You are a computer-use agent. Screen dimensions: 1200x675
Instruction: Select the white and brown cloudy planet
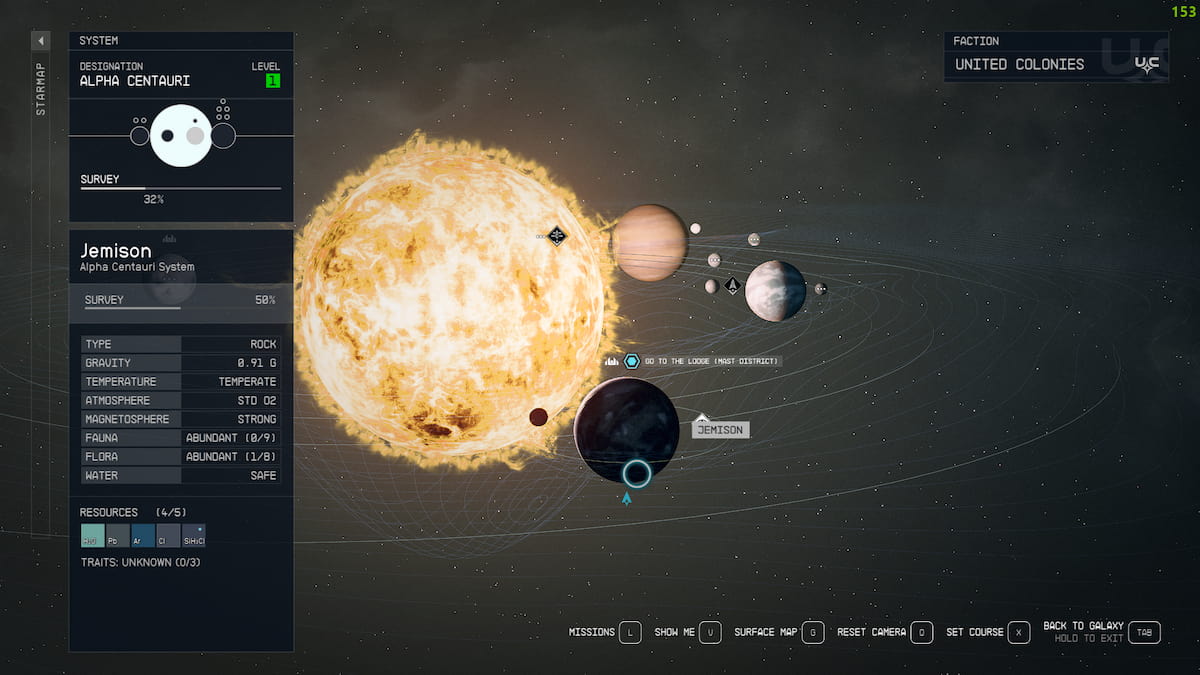(775, 291)
